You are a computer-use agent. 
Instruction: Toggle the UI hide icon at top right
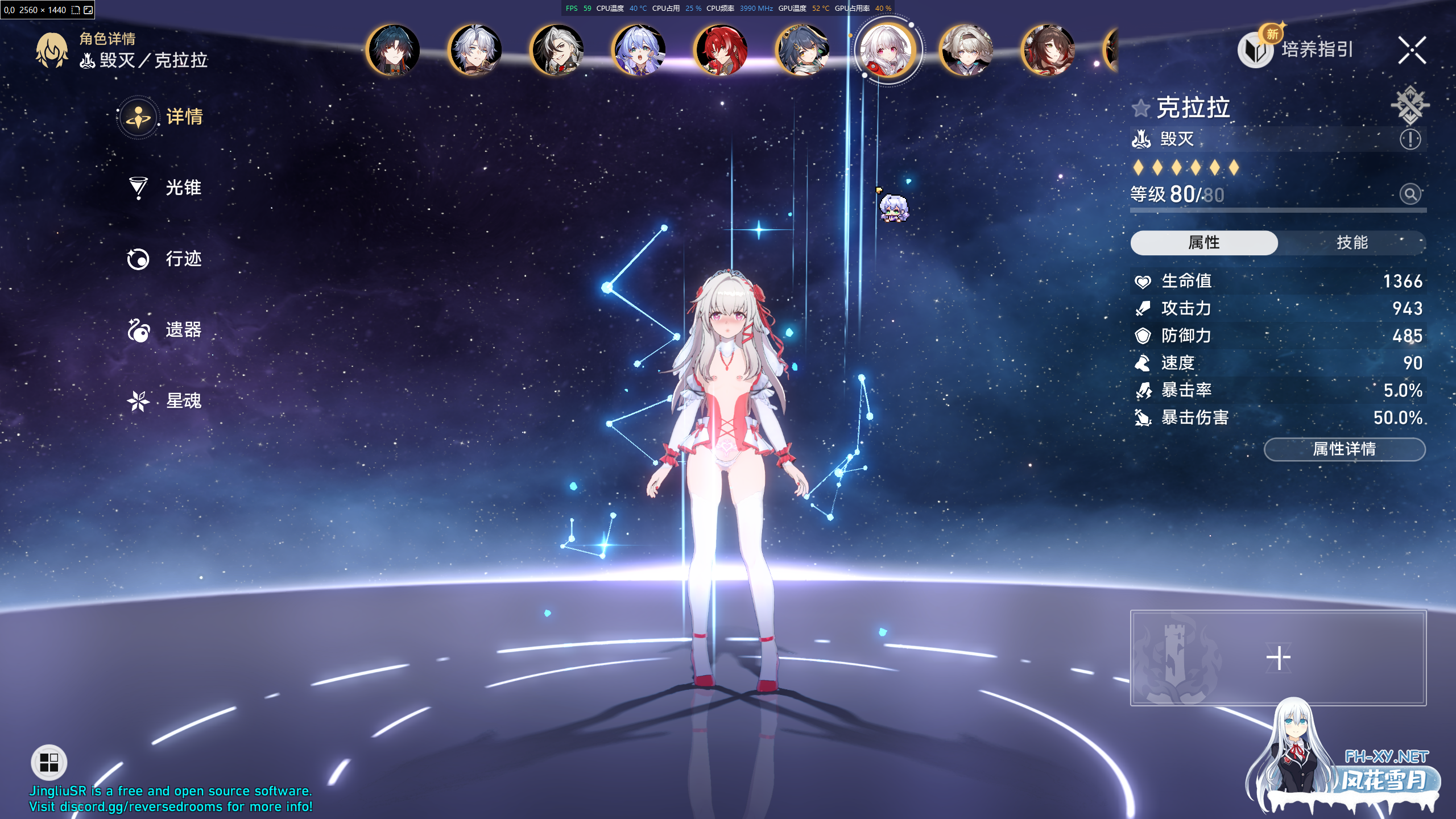tap(1410, 104)
